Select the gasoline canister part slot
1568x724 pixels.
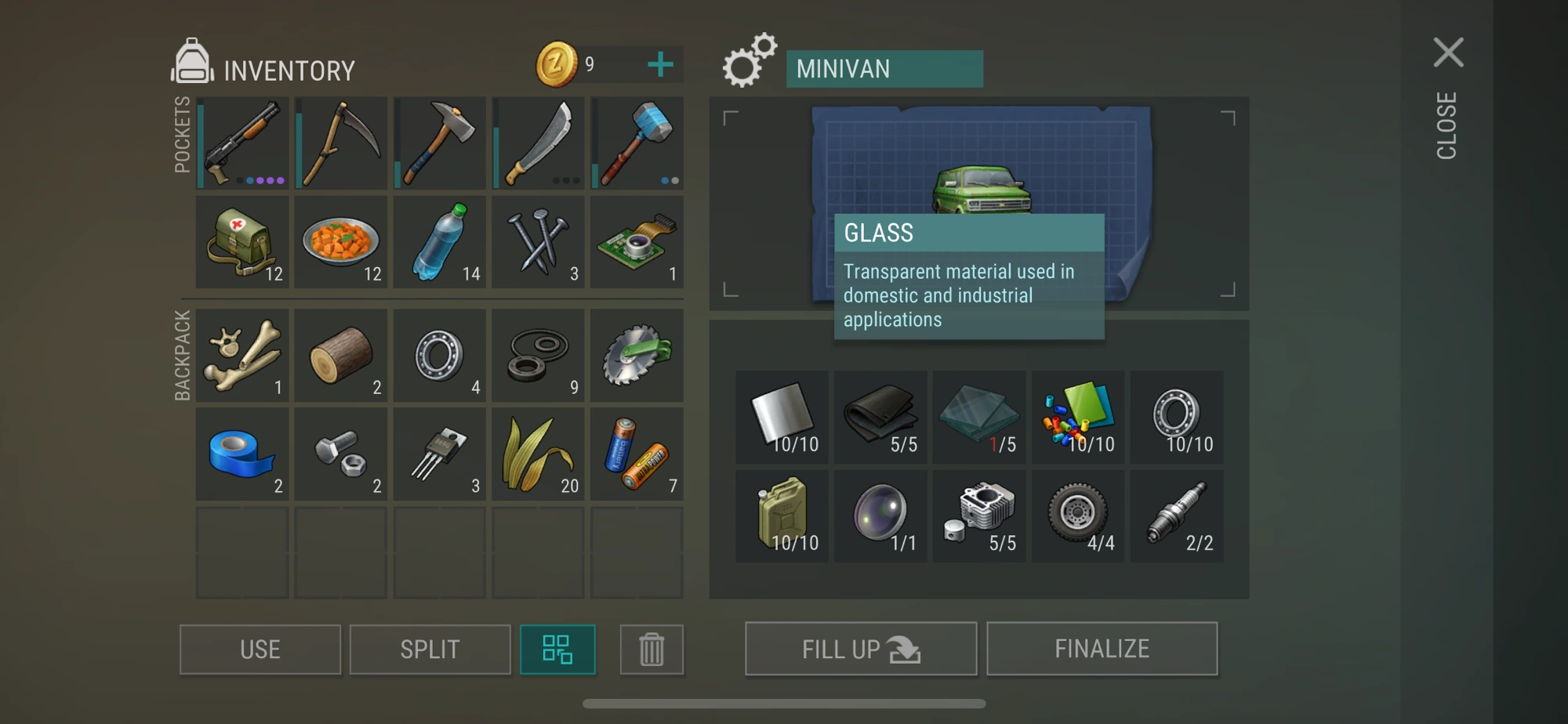(781, 516)
